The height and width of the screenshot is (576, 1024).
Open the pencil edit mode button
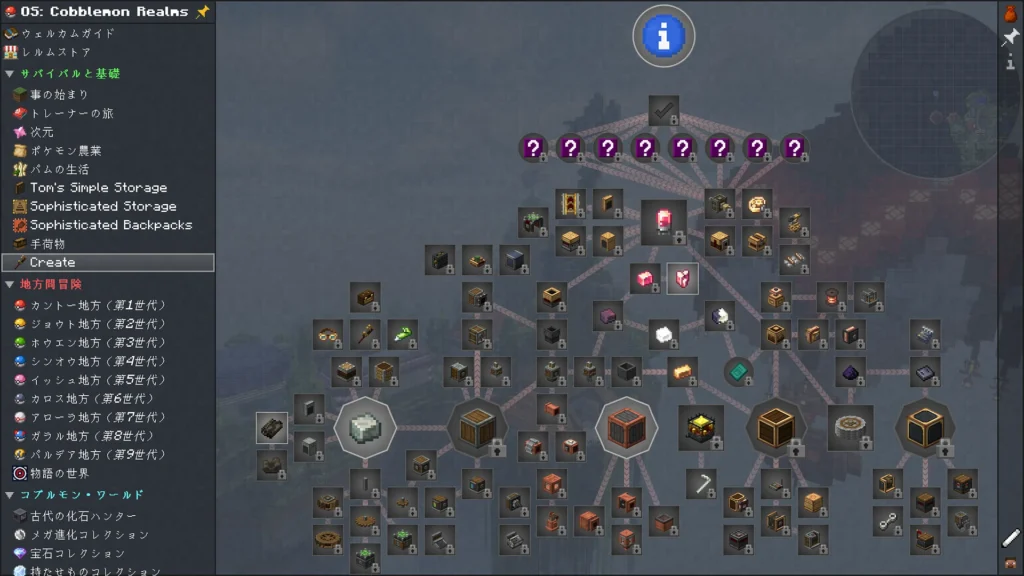click(x=1010, y=538)
